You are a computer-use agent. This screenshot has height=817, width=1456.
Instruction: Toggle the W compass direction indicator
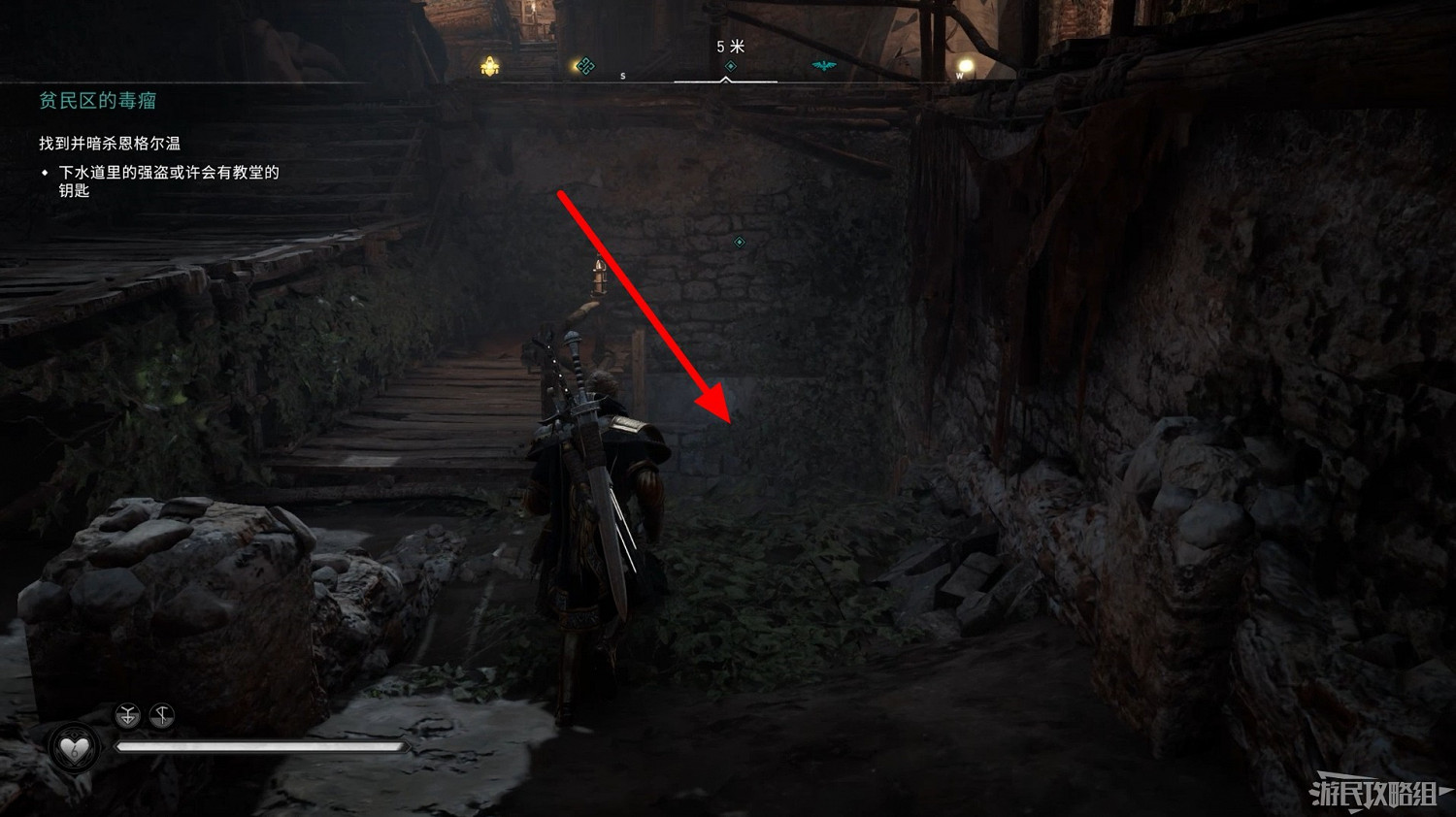point(959,76)
